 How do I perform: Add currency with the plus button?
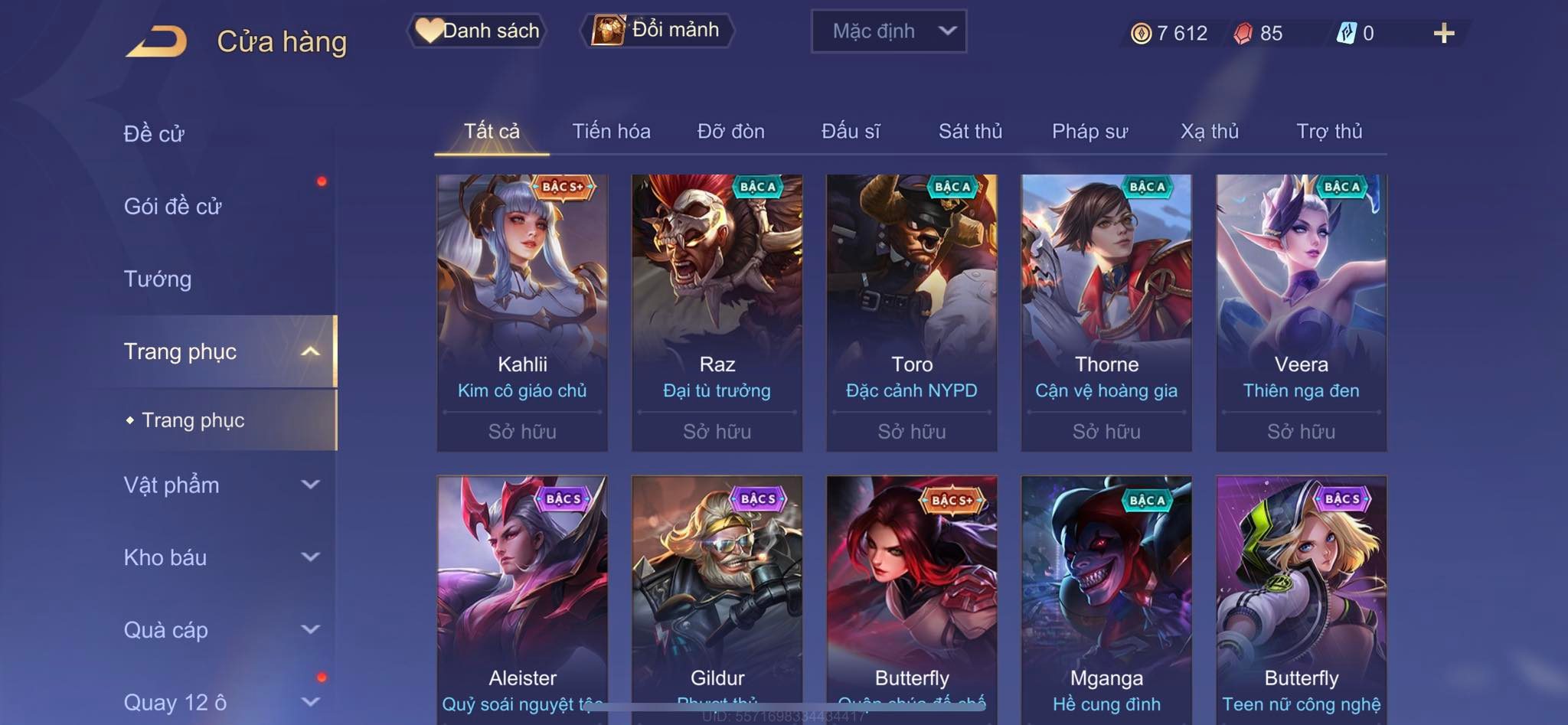(1443, 33)
